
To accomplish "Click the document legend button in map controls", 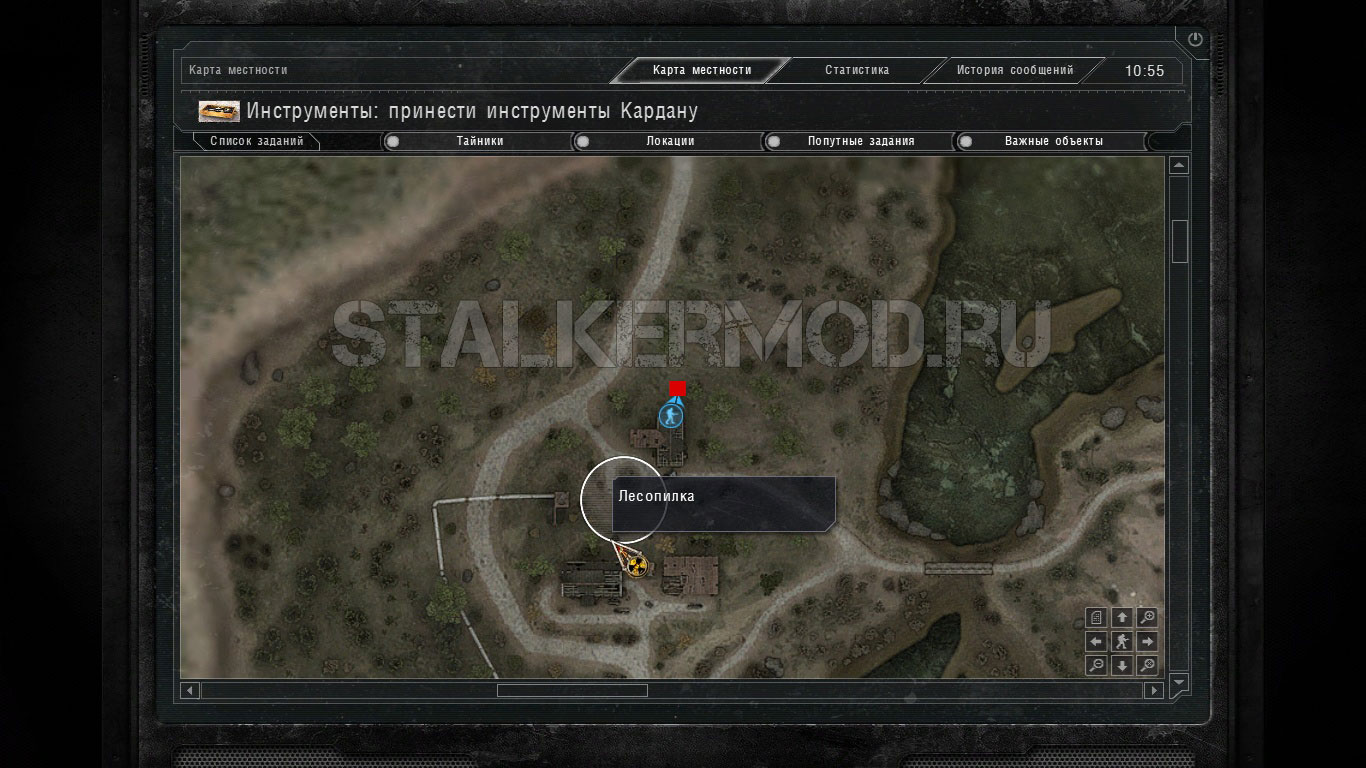I will tap(1096, 617).
